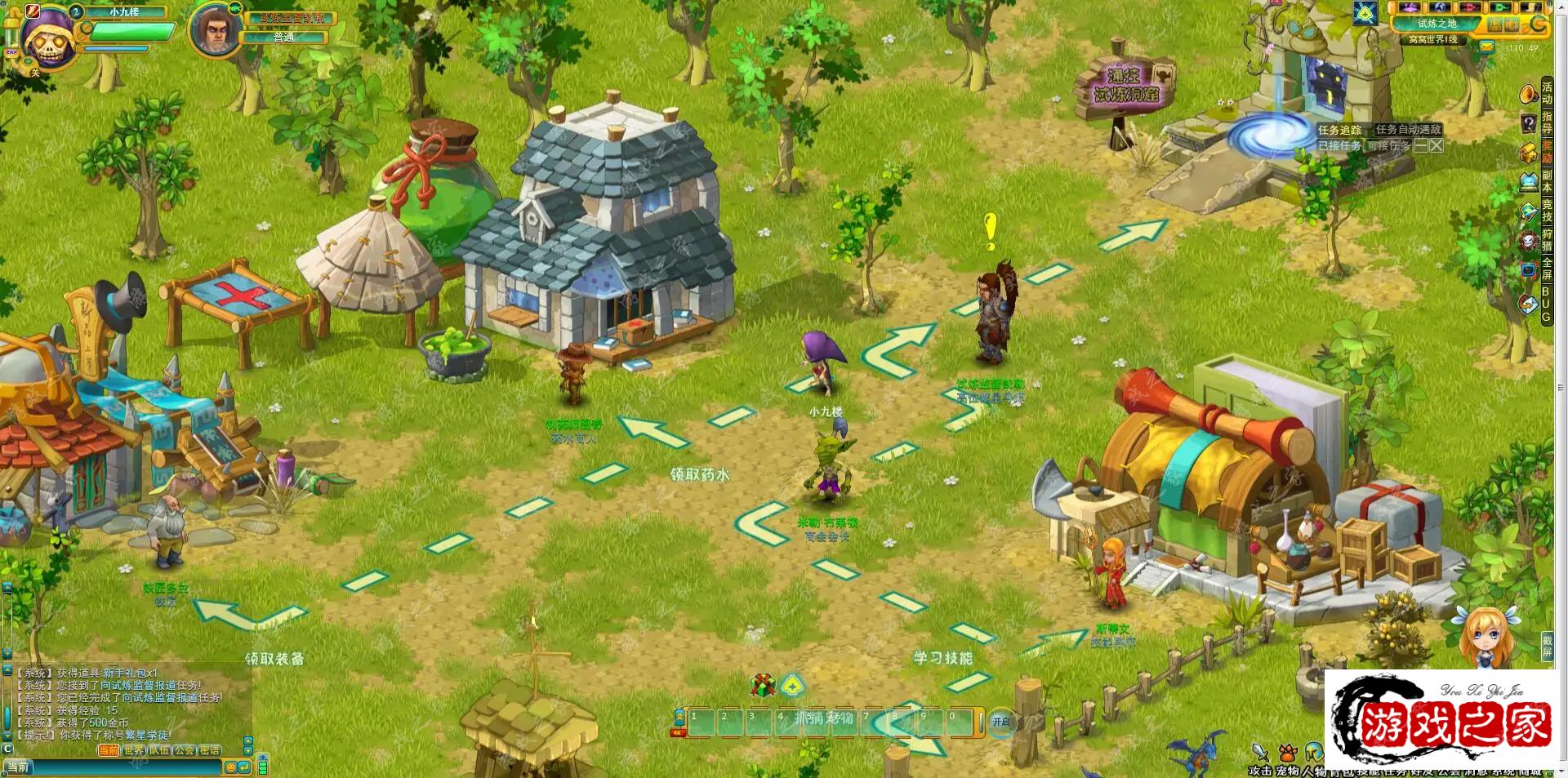
Task: Open the 公会 (Guild) chat tab
Action: click(185, 749)
